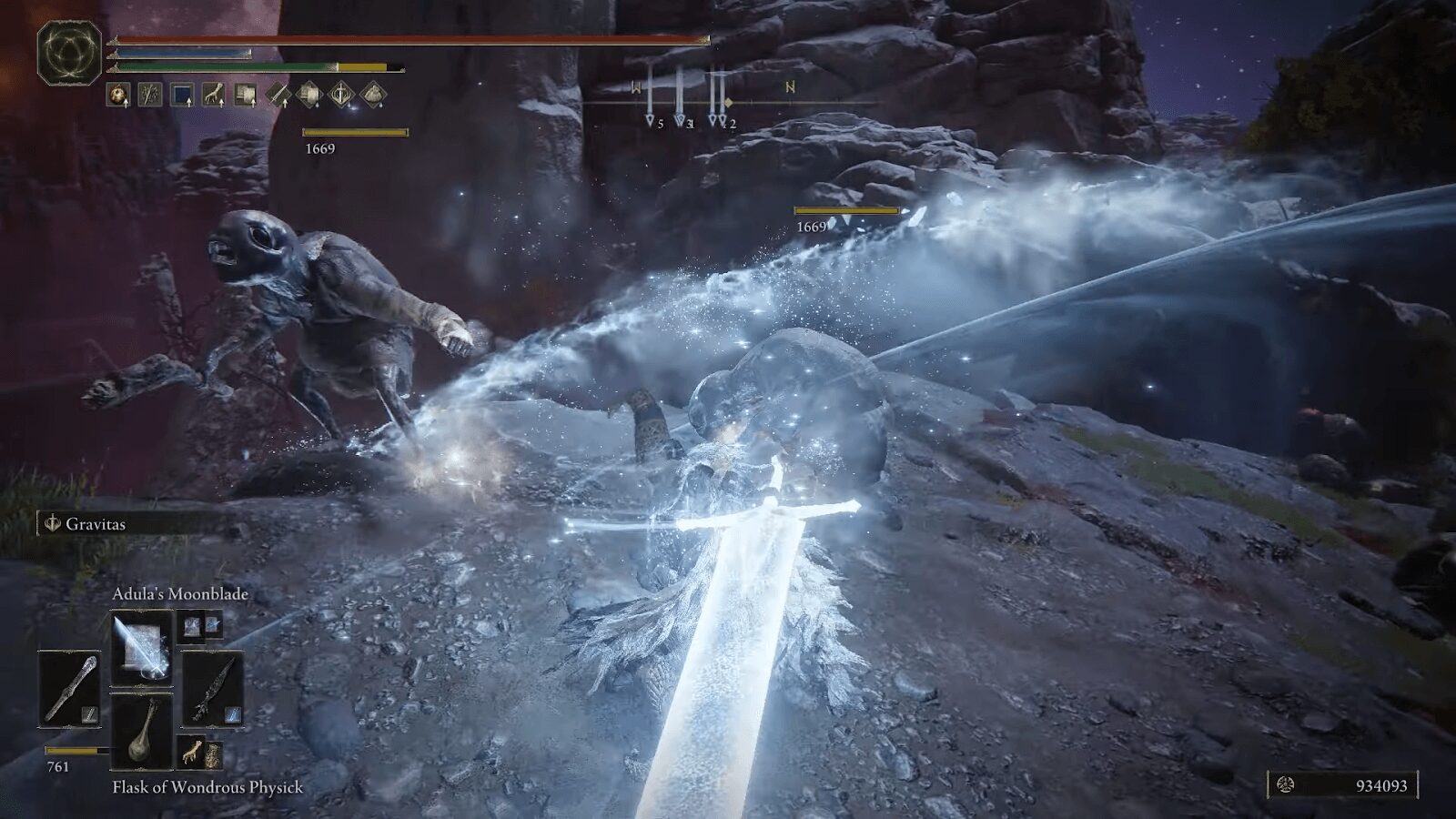Click the right-hand jagged sword slot
The image size is (1456, 819).
(x=214, y=689)
